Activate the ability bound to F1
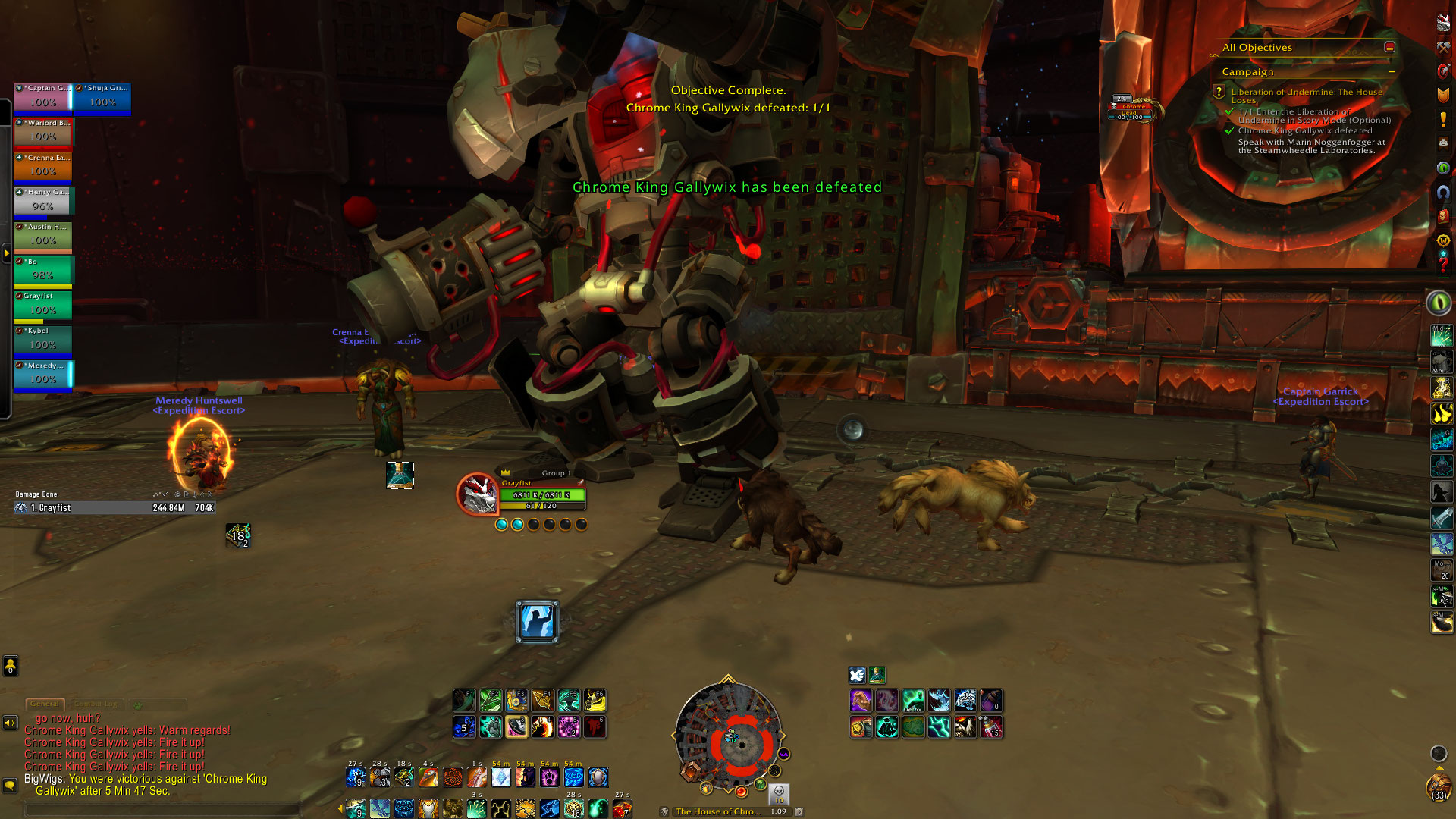This screenshot has width=1456, height=819. pyautogui.click(x=464, y=701)
